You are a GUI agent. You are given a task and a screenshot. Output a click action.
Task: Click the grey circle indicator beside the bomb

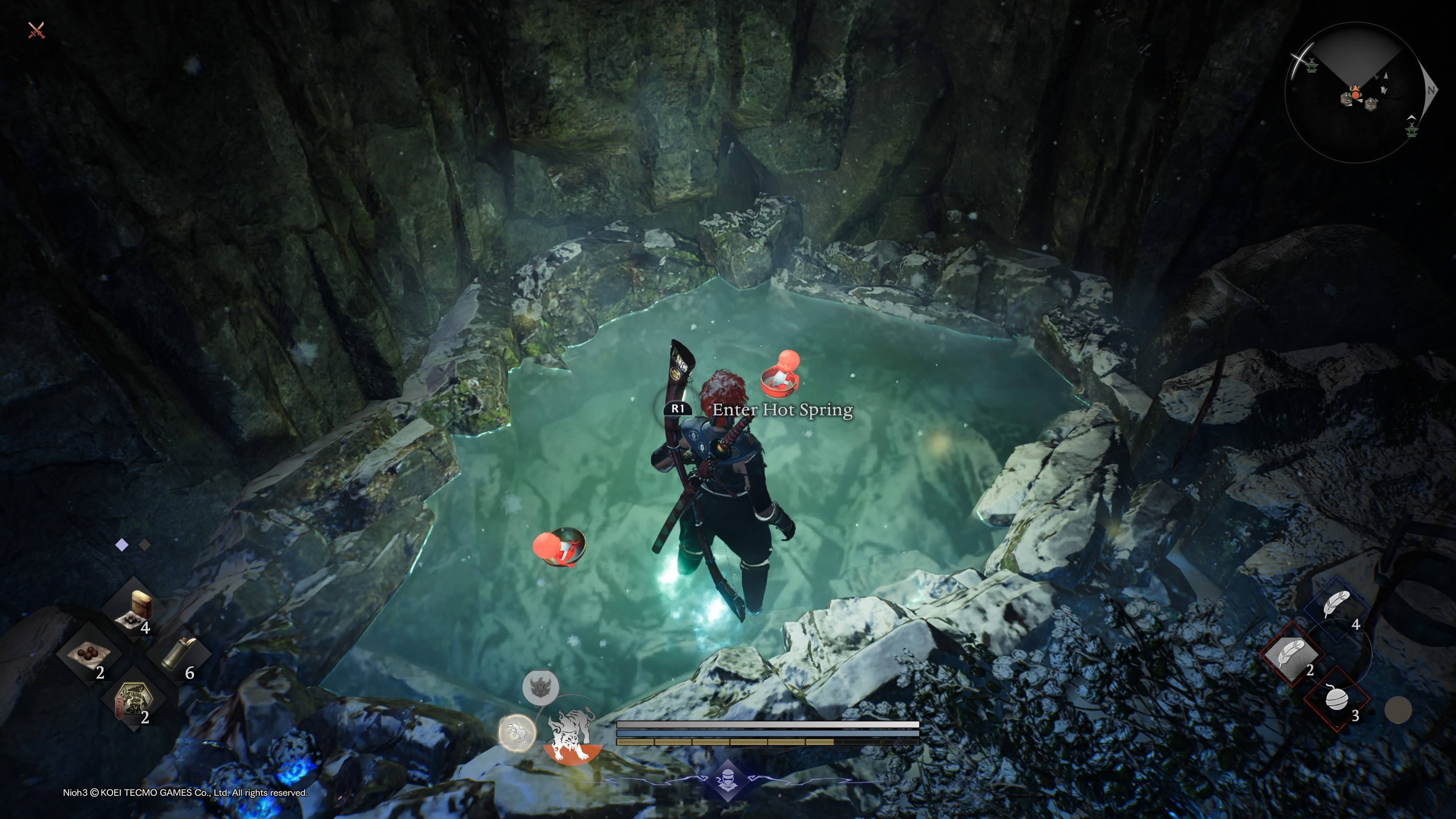(1398, 710)
